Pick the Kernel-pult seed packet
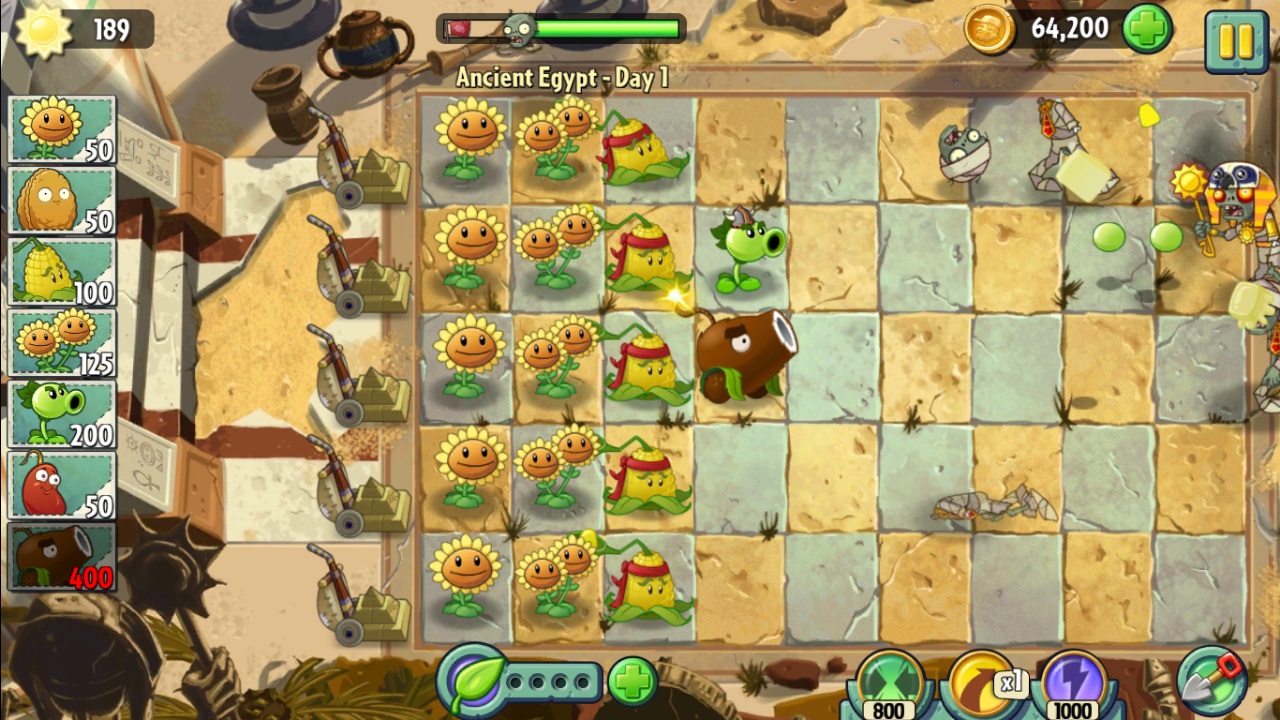1280x720 pixels. [62, 272]
